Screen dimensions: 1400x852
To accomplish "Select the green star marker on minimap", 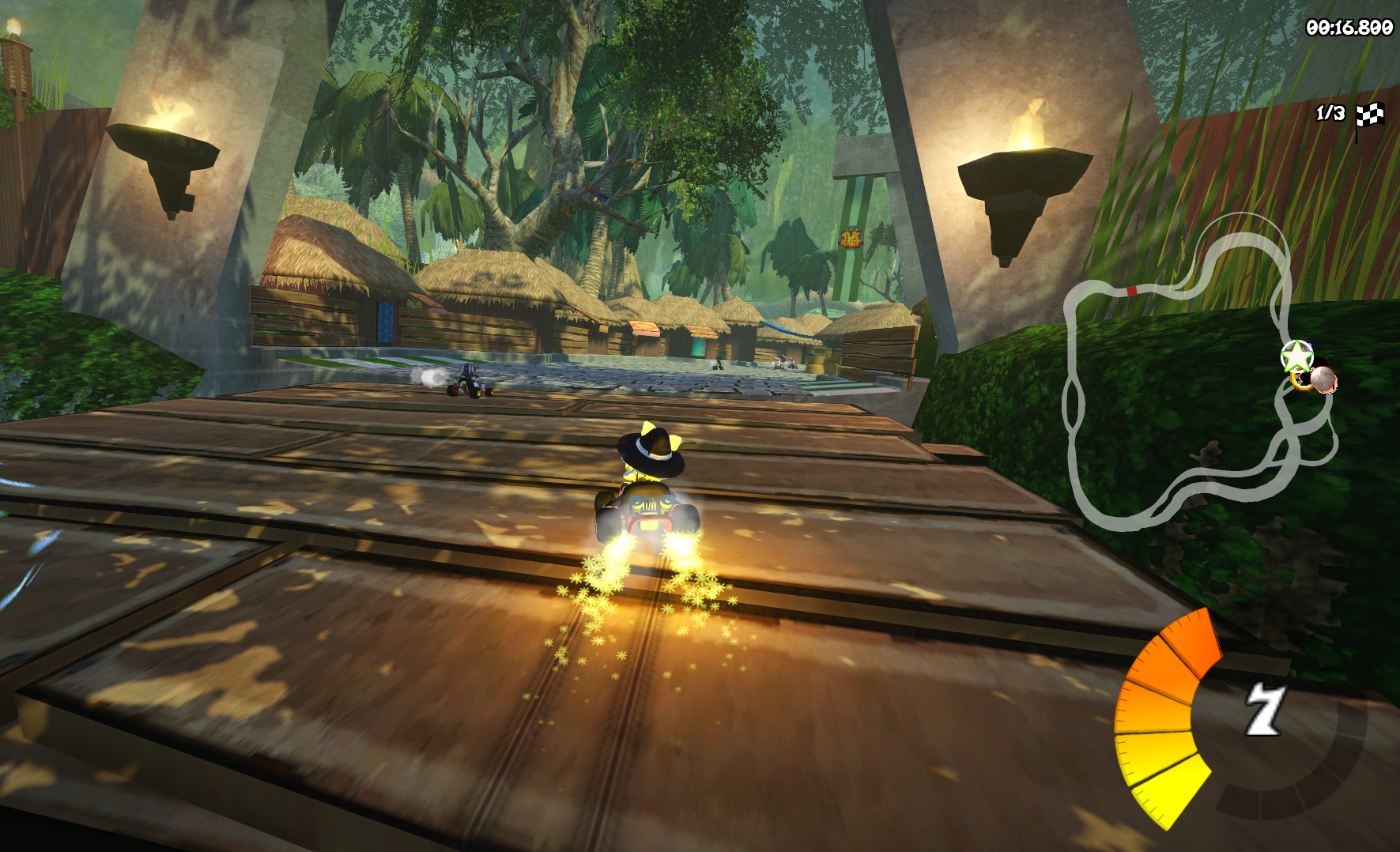I will [1296, 356].
